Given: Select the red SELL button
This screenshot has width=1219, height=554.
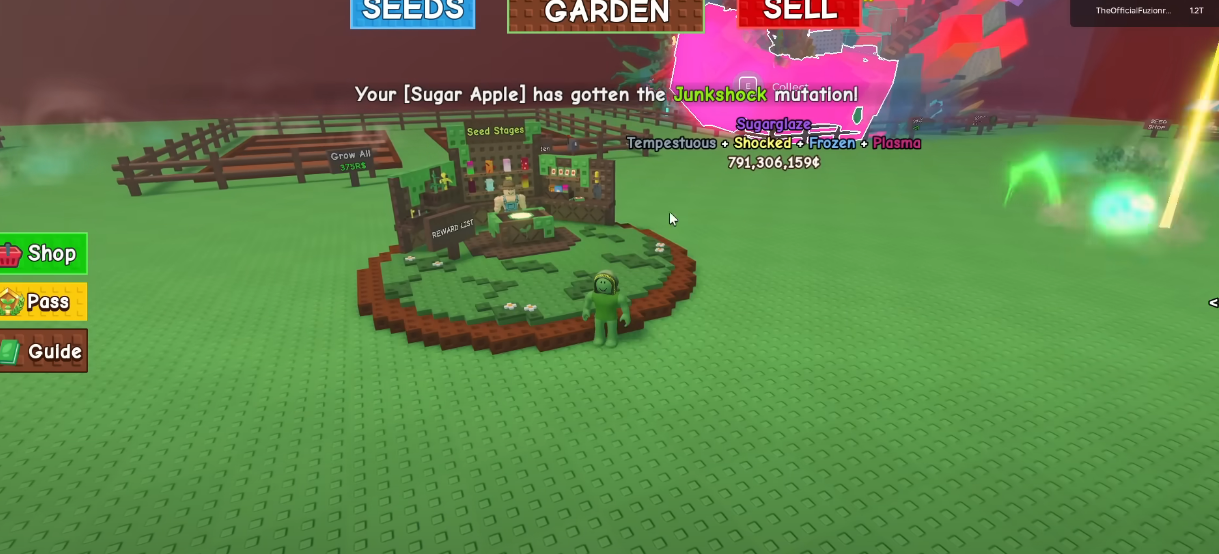Looking at the screenshot, I should click(x=798, y=12).
